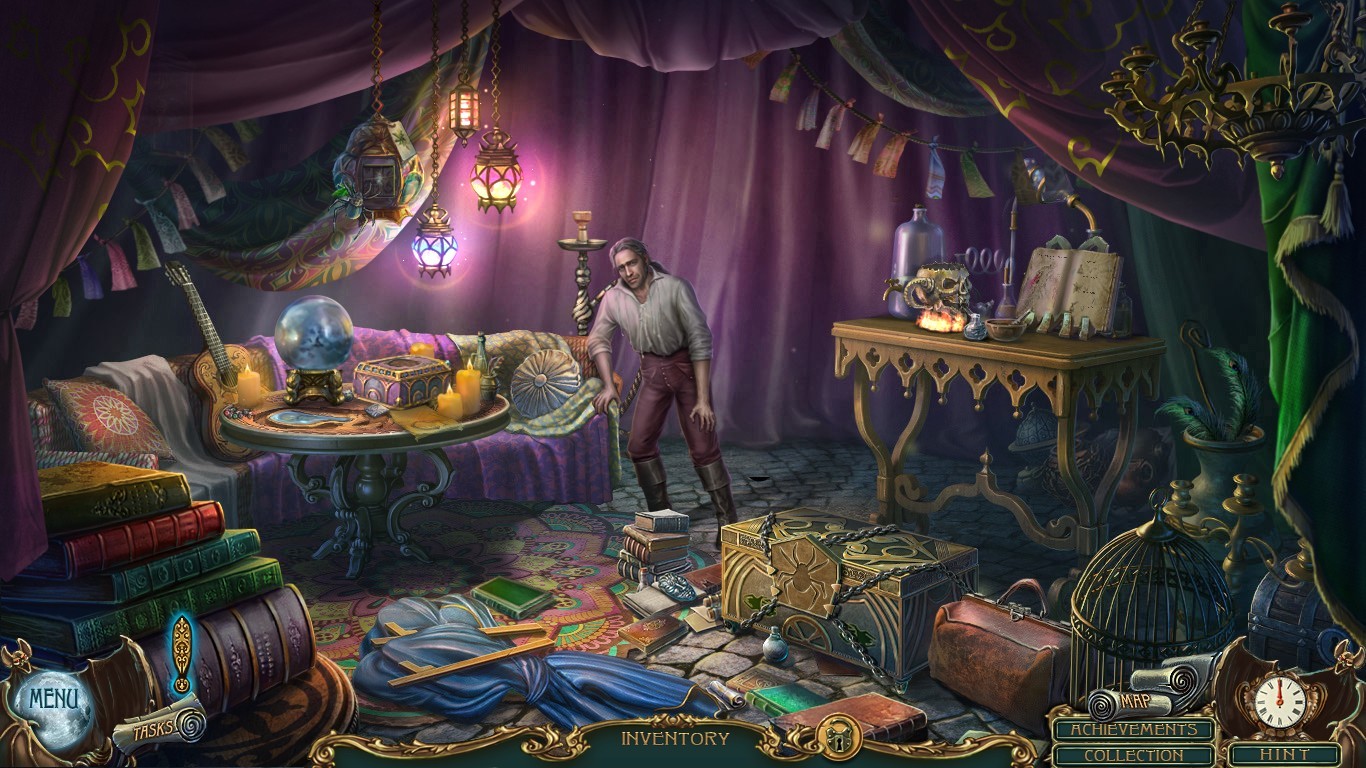View the Achievements list
The image size is (1366, 768).
click(x=1135, y=729)
